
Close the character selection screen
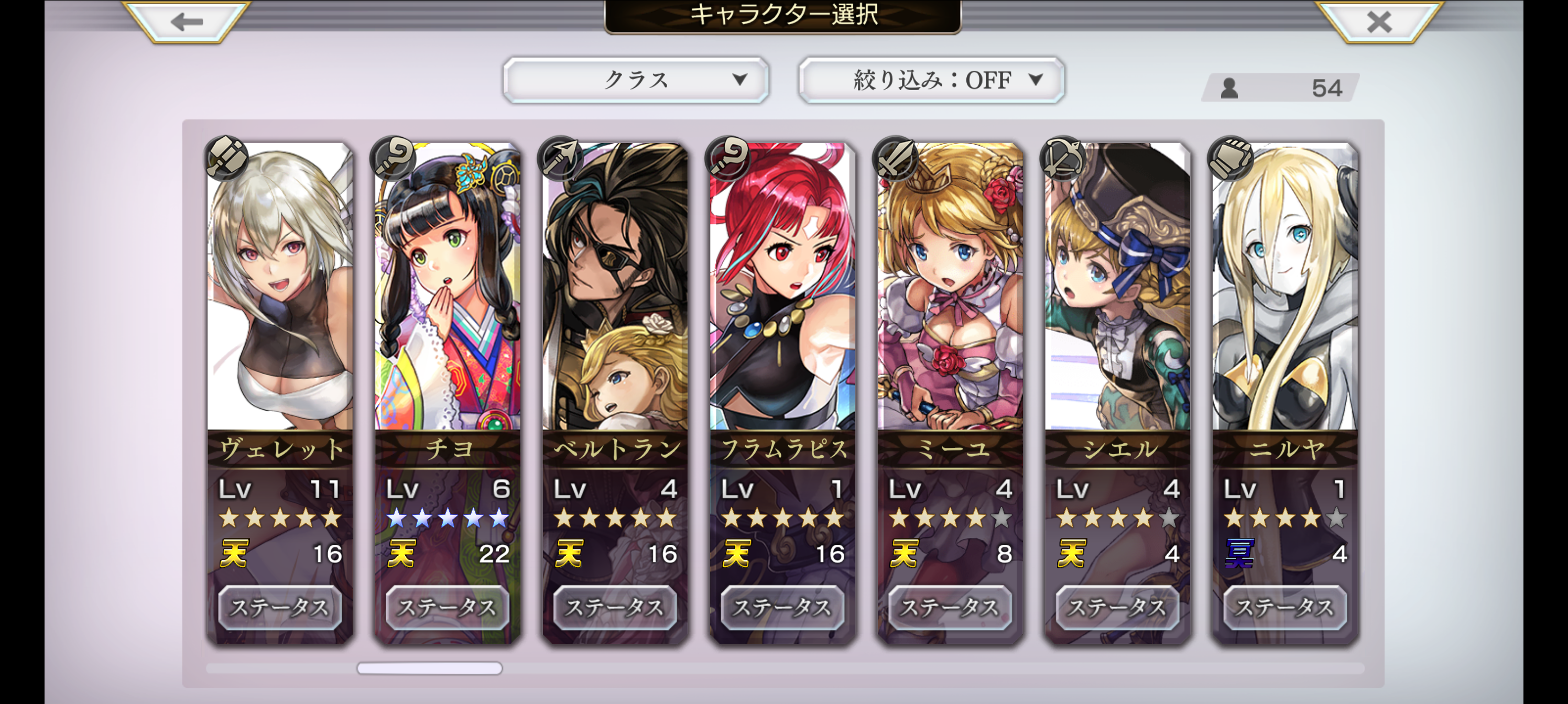[x=1379, y=22]
